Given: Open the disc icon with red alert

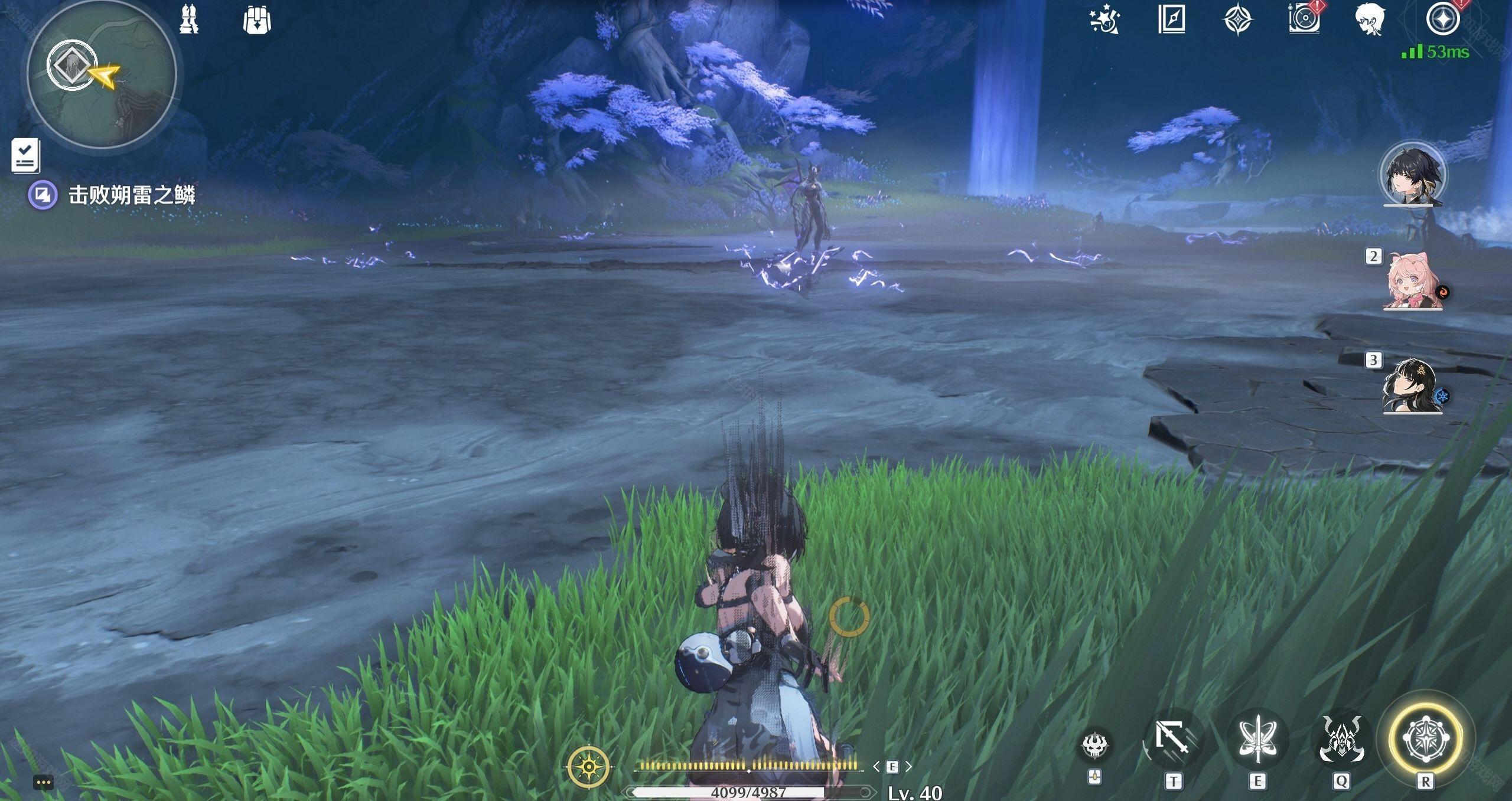Looking at the screenshot, I should (1304, 19).
